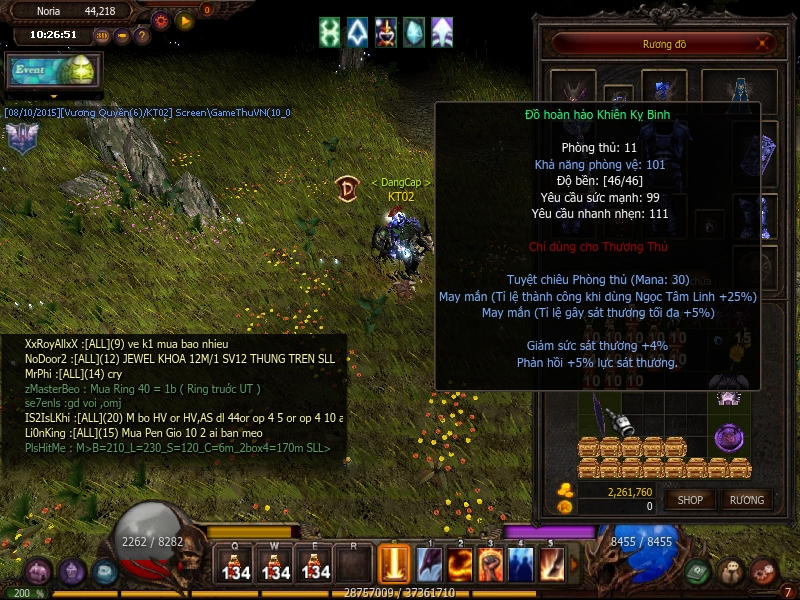Click the cyan crystal buff icon
800x600 pixels.
pos(413,32)
